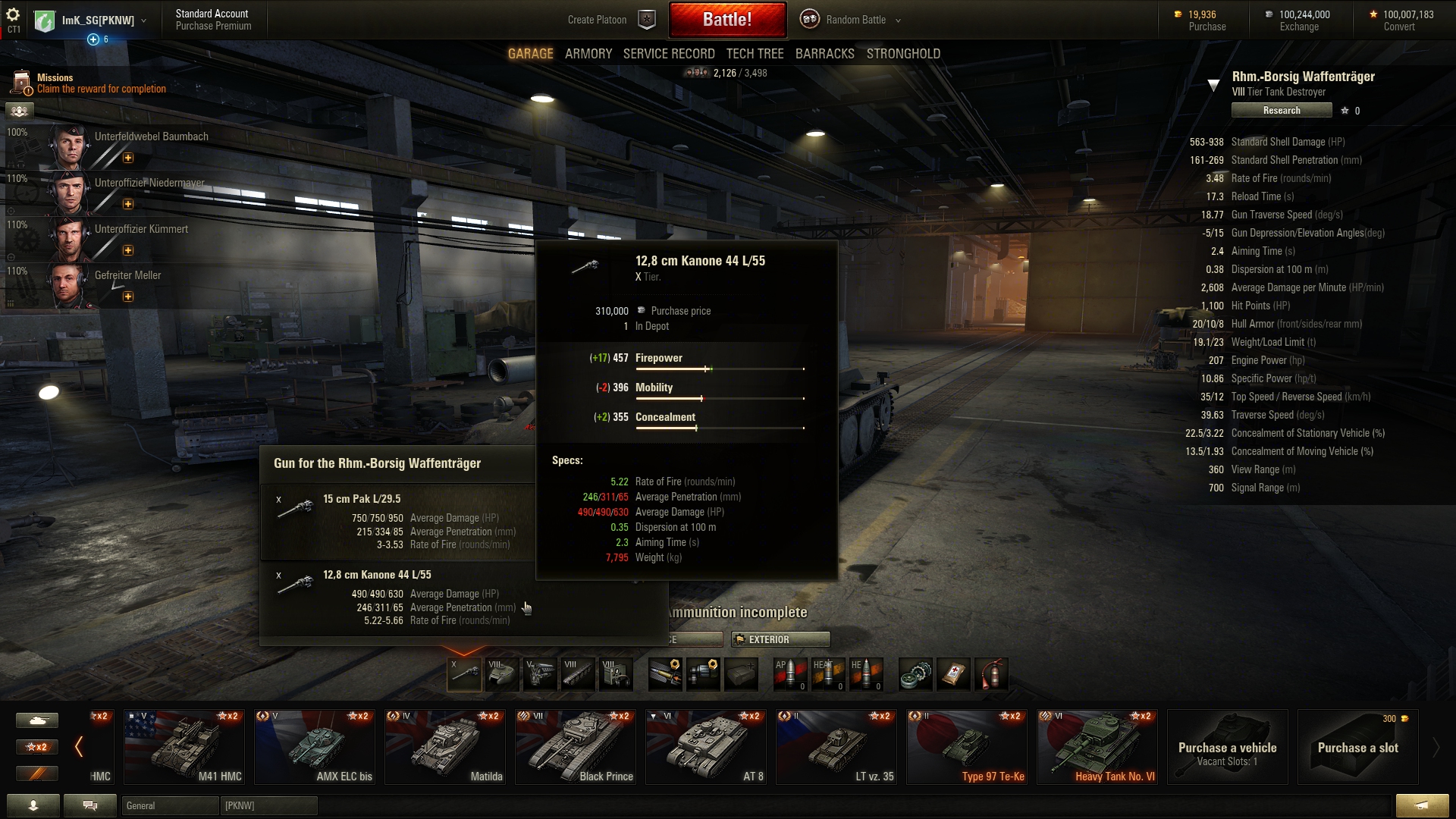Image resolution: width=1456 pixels, height=819 pixels.
Task: Click the Research button for Rhm.-Borsig
Action: point(1281,111)
